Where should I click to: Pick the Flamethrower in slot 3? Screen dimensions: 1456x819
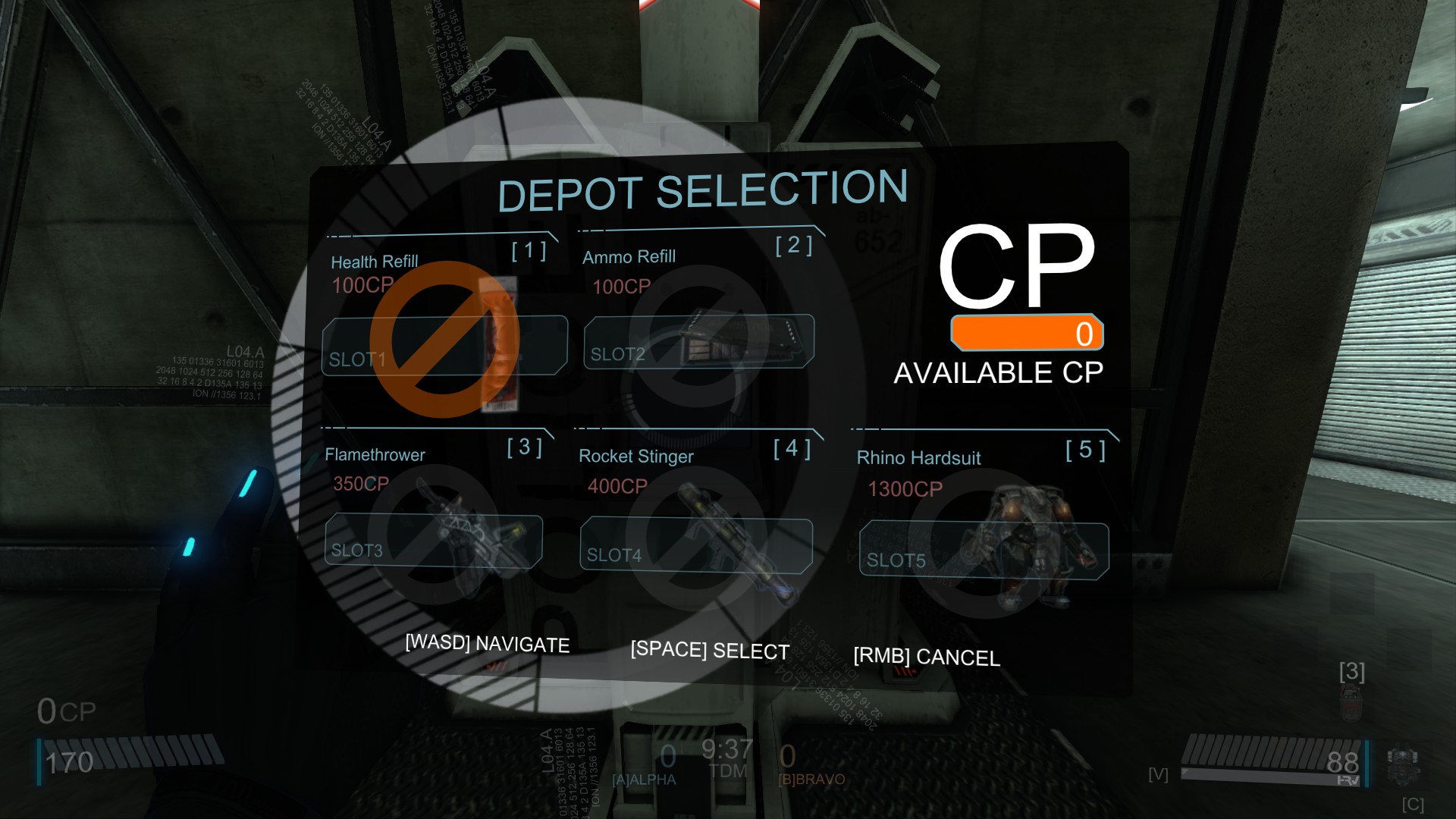coord(433,540)
